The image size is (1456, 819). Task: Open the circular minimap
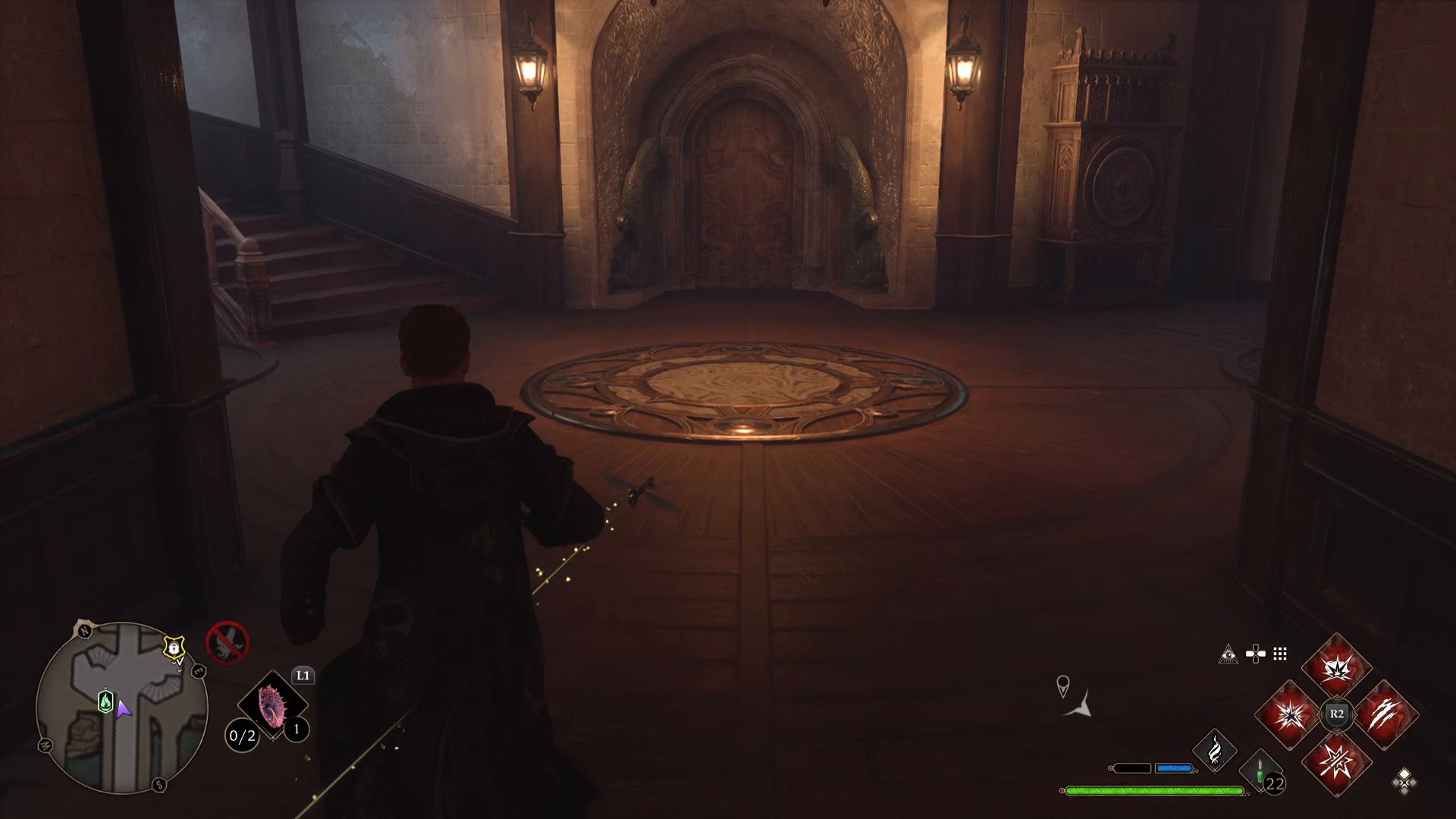tap(122, 708)
